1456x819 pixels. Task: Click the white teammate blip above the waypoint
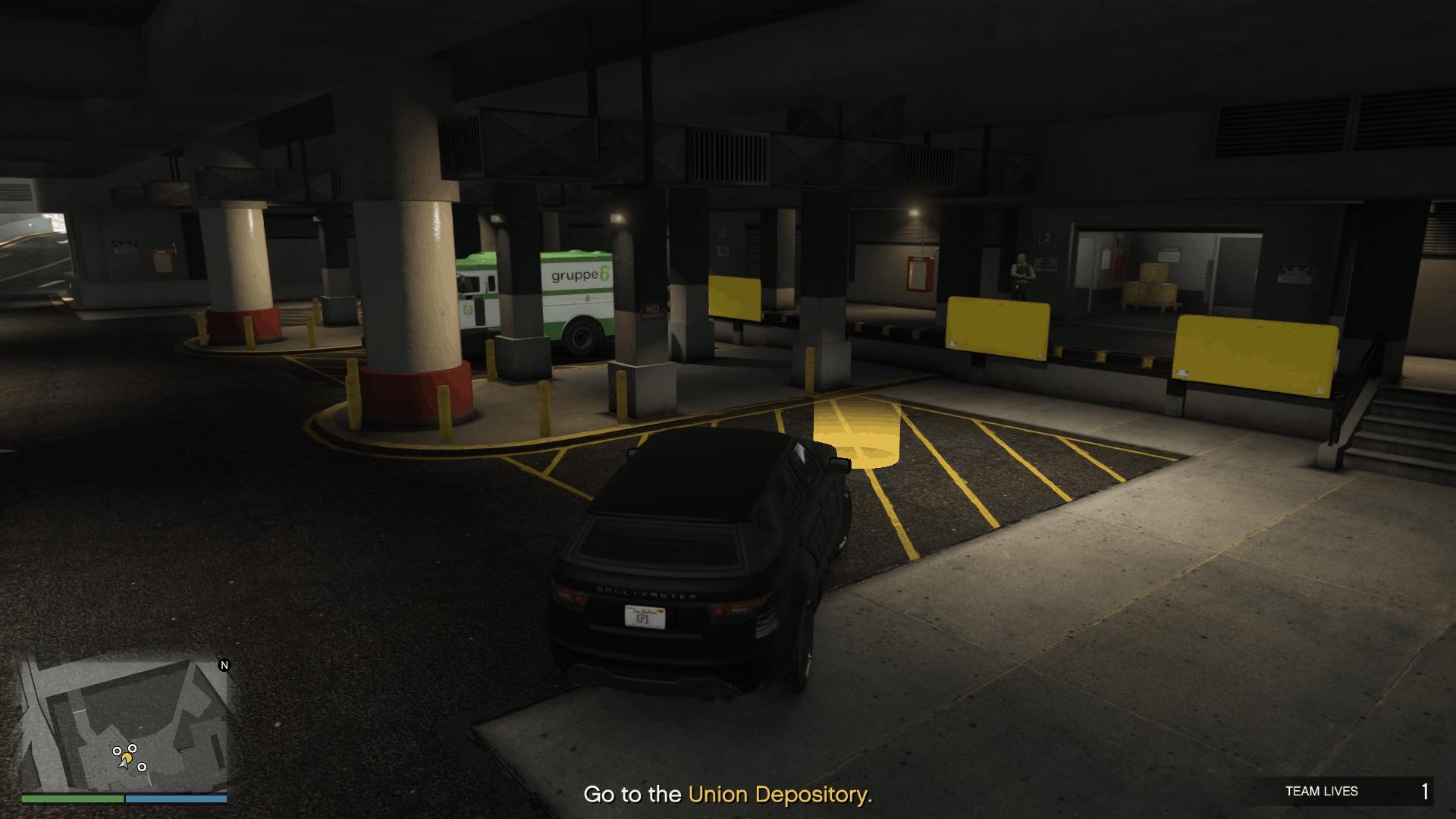(133, 748)
